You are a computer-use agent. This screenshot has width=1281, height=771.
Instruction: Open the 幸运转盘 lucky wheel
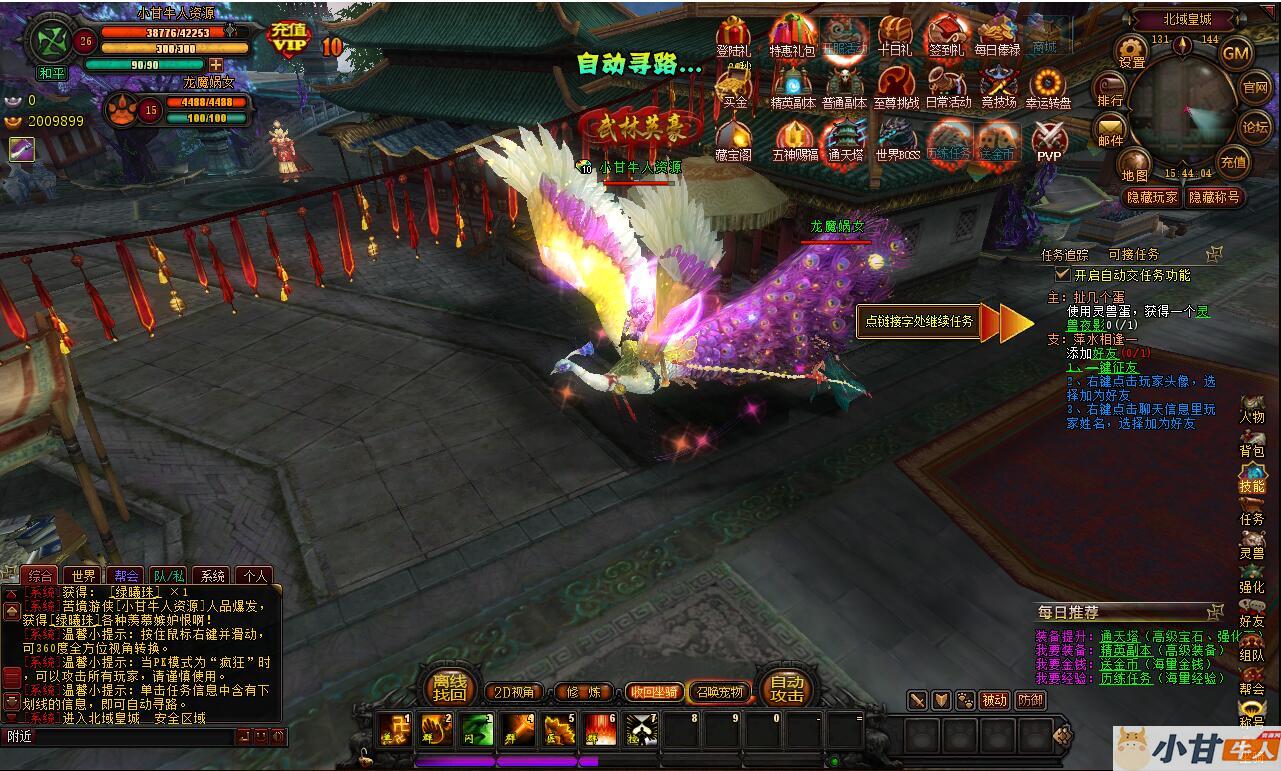[x=1048, y=87]
